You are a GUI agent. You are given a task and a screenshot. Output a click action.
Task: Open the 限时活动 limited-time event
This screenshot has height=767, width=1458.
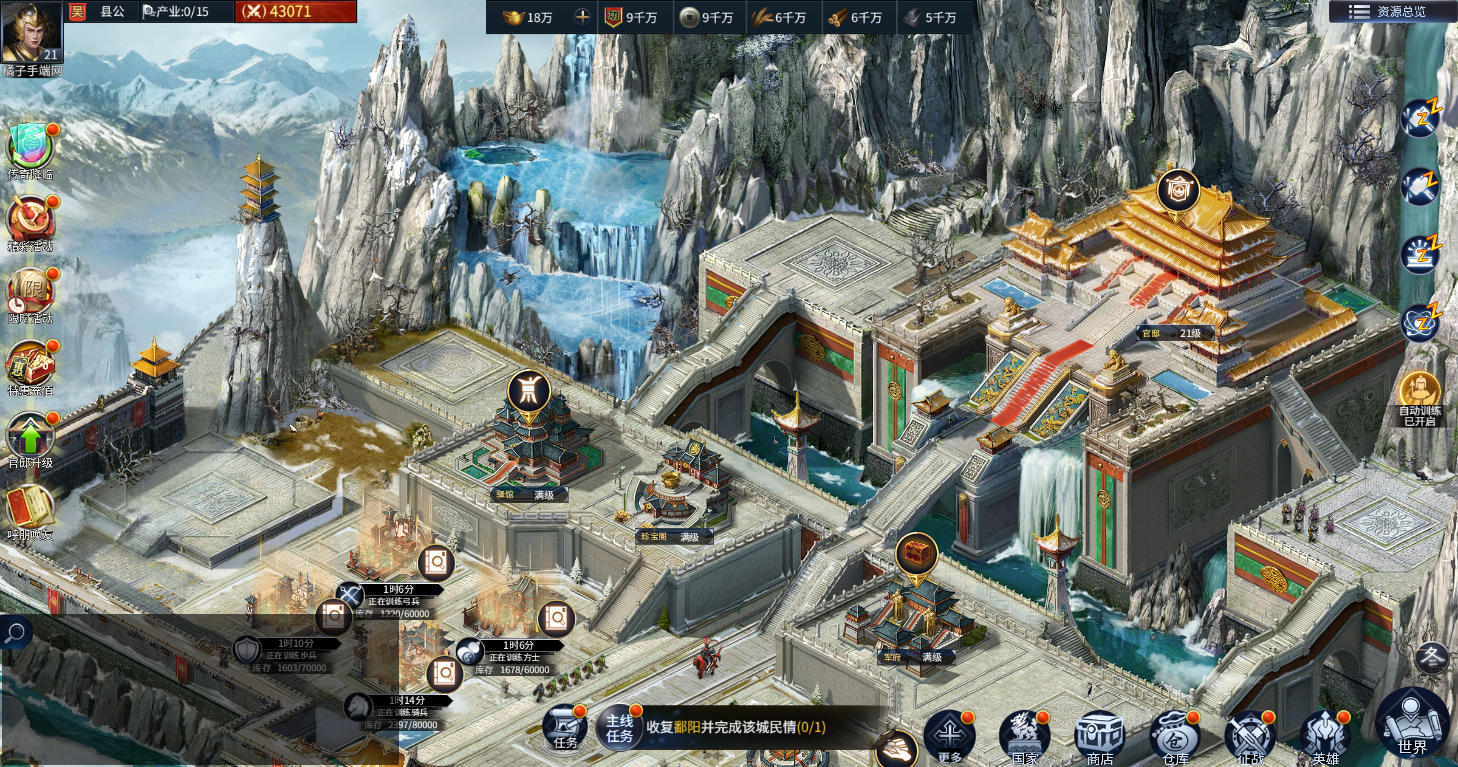[30, 291]
